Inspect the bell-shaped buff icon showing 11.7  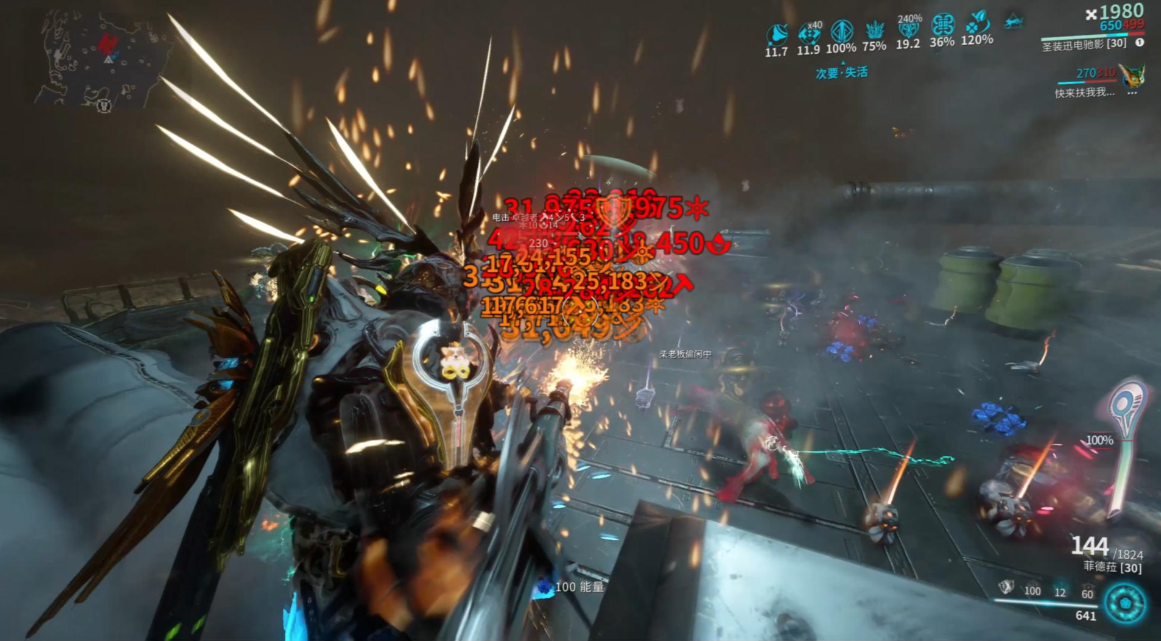776,31
